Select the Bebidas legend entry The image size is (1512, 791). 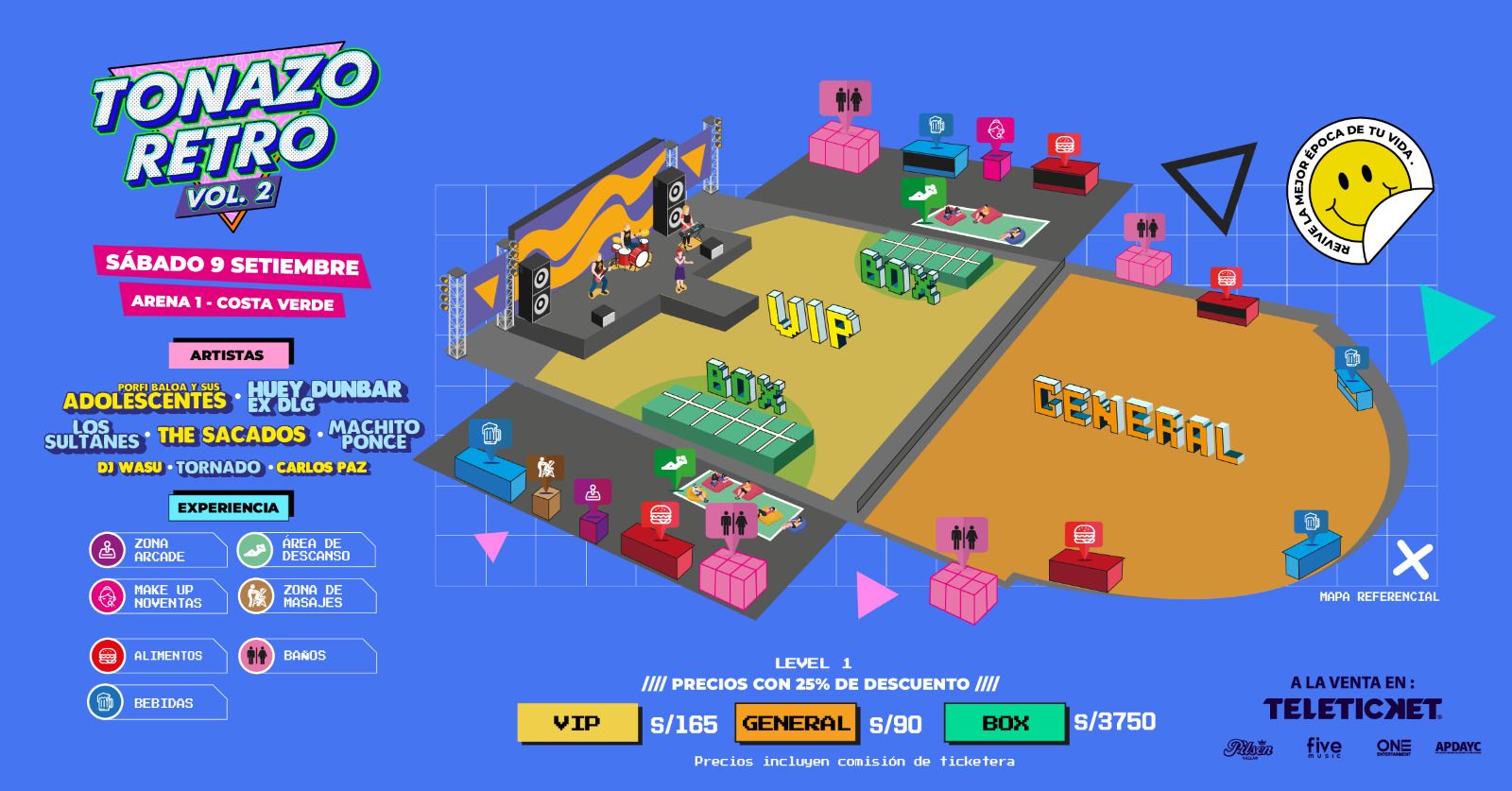coord(158,703)
